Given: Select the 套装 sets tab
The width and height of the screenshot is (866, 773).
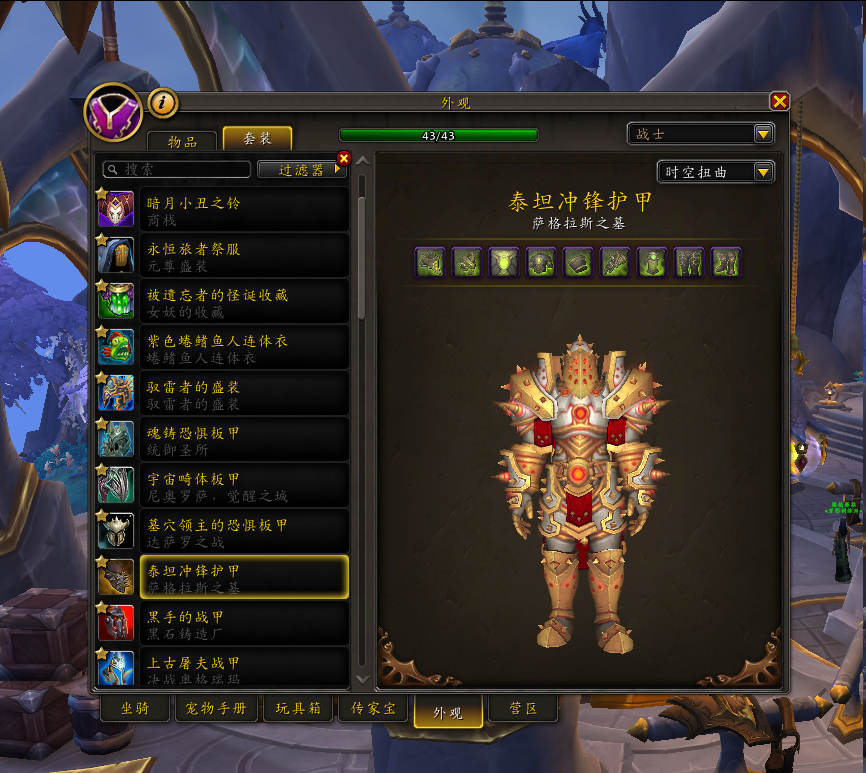Looking at the screenshot, I should pyautogui.click(x=257, y=139).
